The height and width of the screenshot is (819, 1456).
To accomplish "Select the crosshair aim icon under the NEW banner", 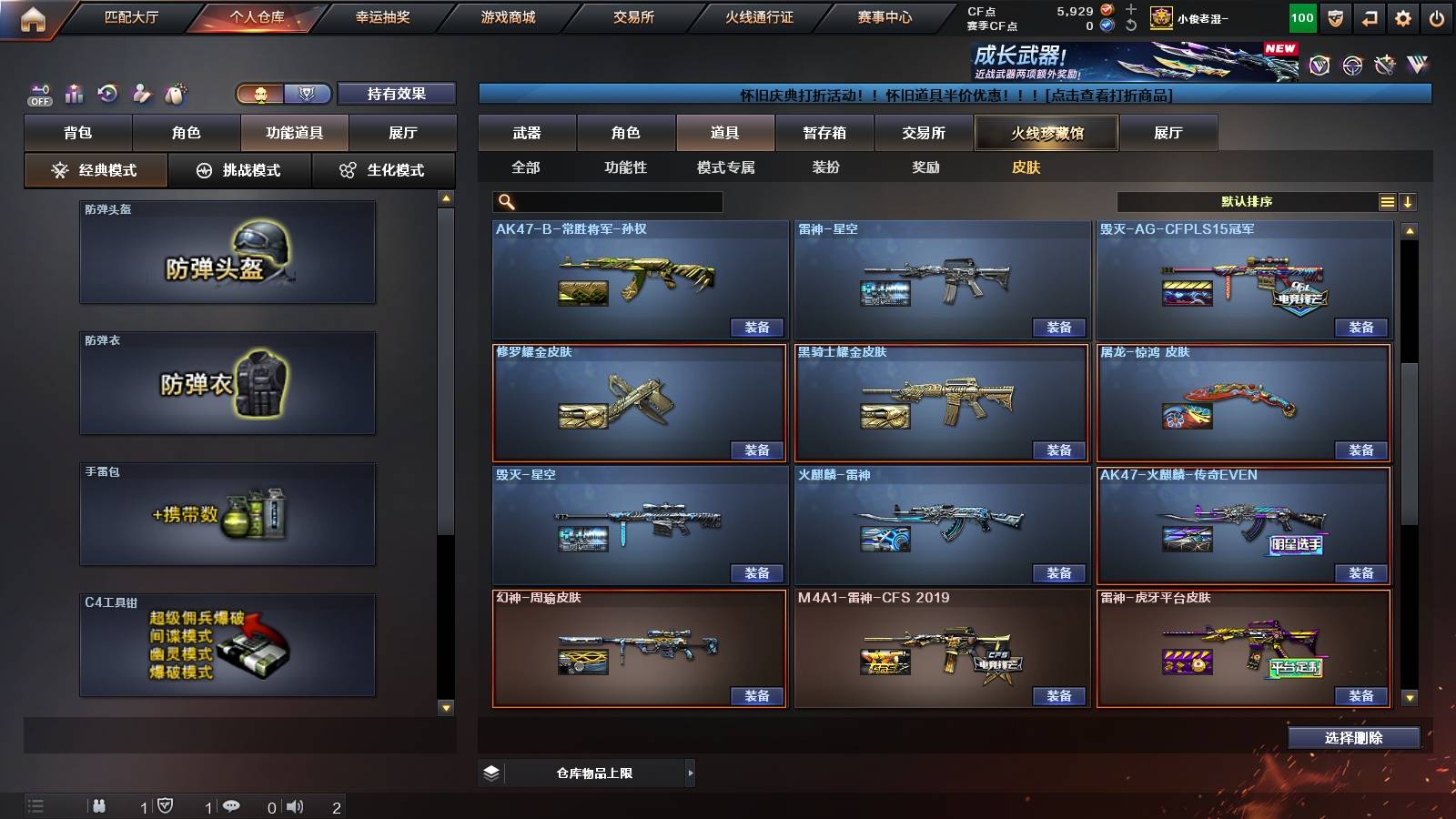I will point(1351,65).
